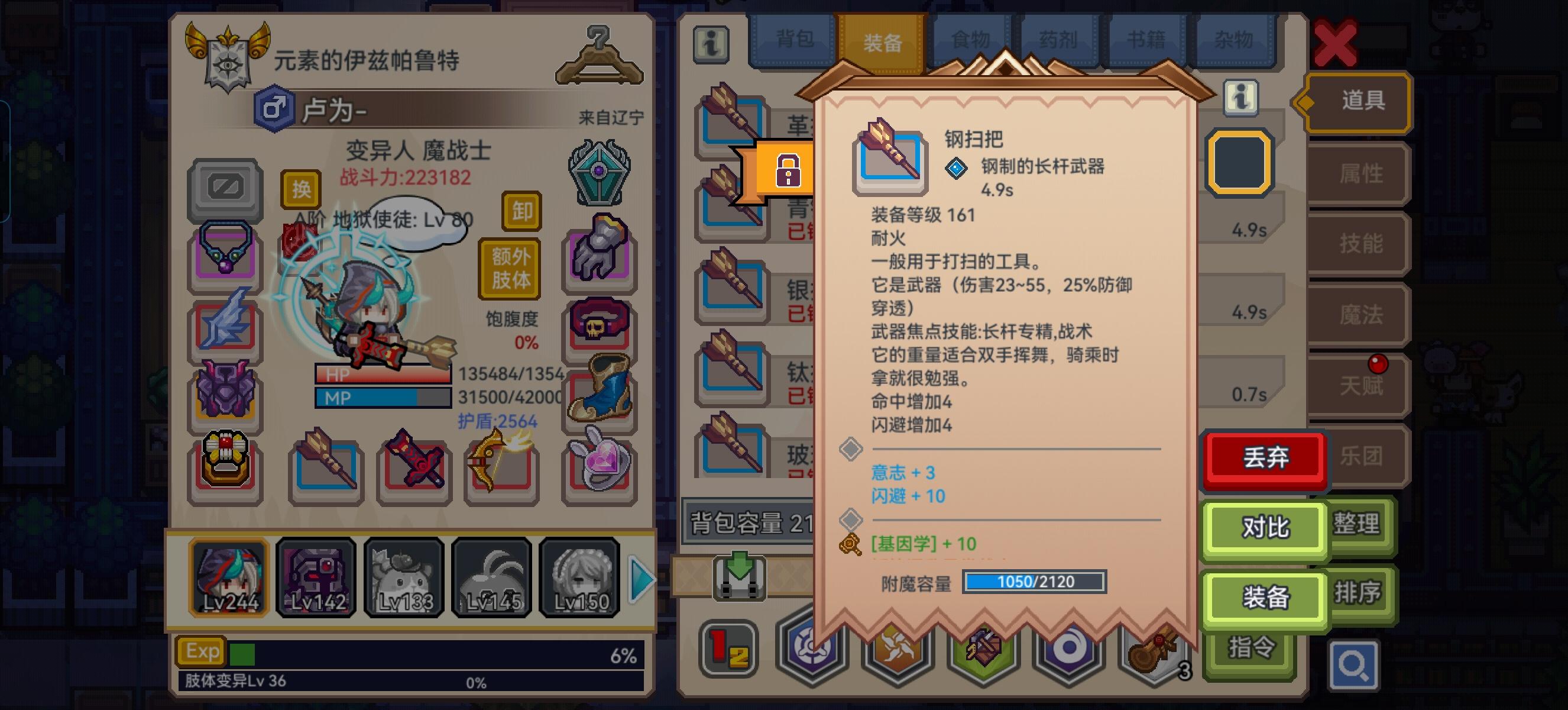The height and width of the screenshot is (710, 1568).
Task: Click the golden bow in the weapon slots
Action: 503,469
